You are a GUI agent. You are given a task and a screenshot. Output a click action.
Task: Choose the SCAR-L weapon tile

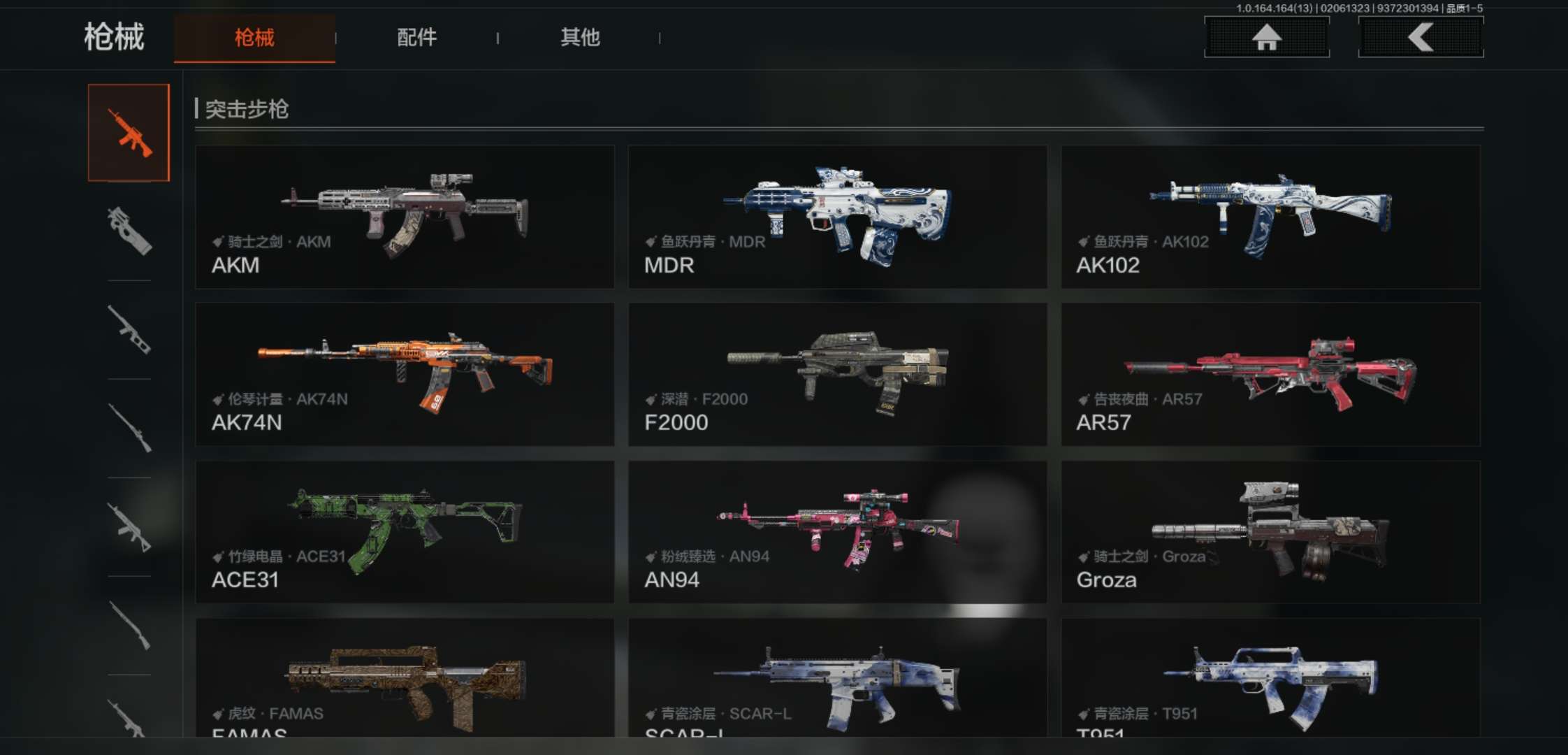pyautogui.click(x=837, y=678)
